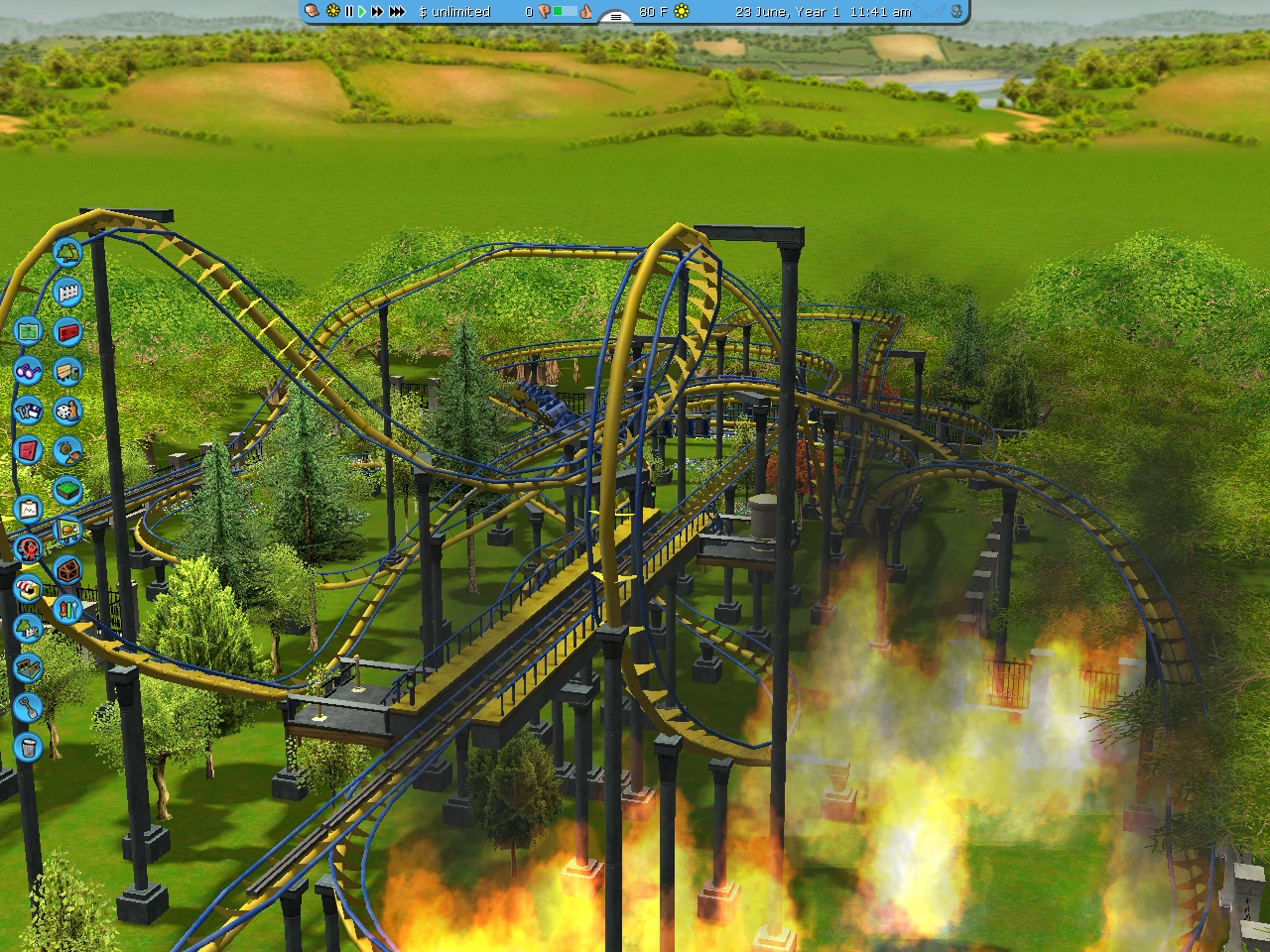Select the double-arrow fast forward speed
This screenshot has height=952, width=1270.
pos(377,12)
